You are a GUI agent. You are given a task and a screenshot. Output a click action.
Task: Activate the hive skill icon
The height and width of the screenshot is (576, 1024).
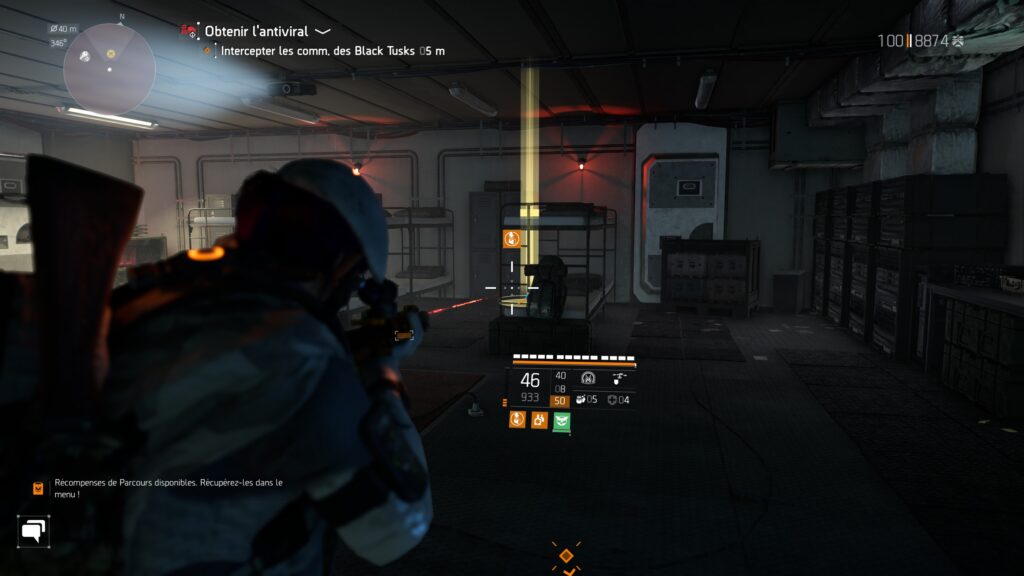click(x=588, y=378)
